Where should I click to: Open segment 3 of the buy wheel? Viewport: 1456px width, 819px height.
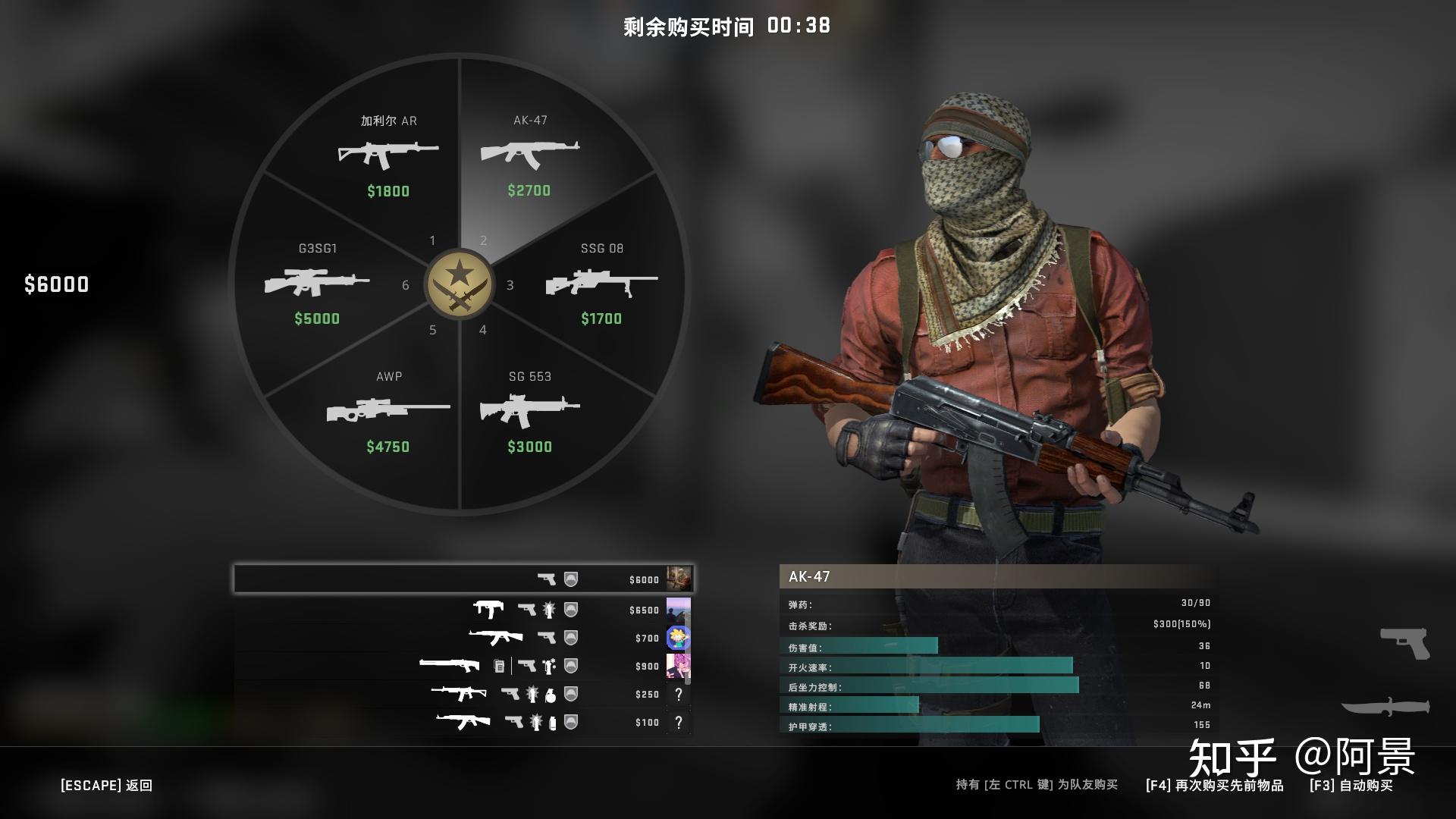[510, 286]
